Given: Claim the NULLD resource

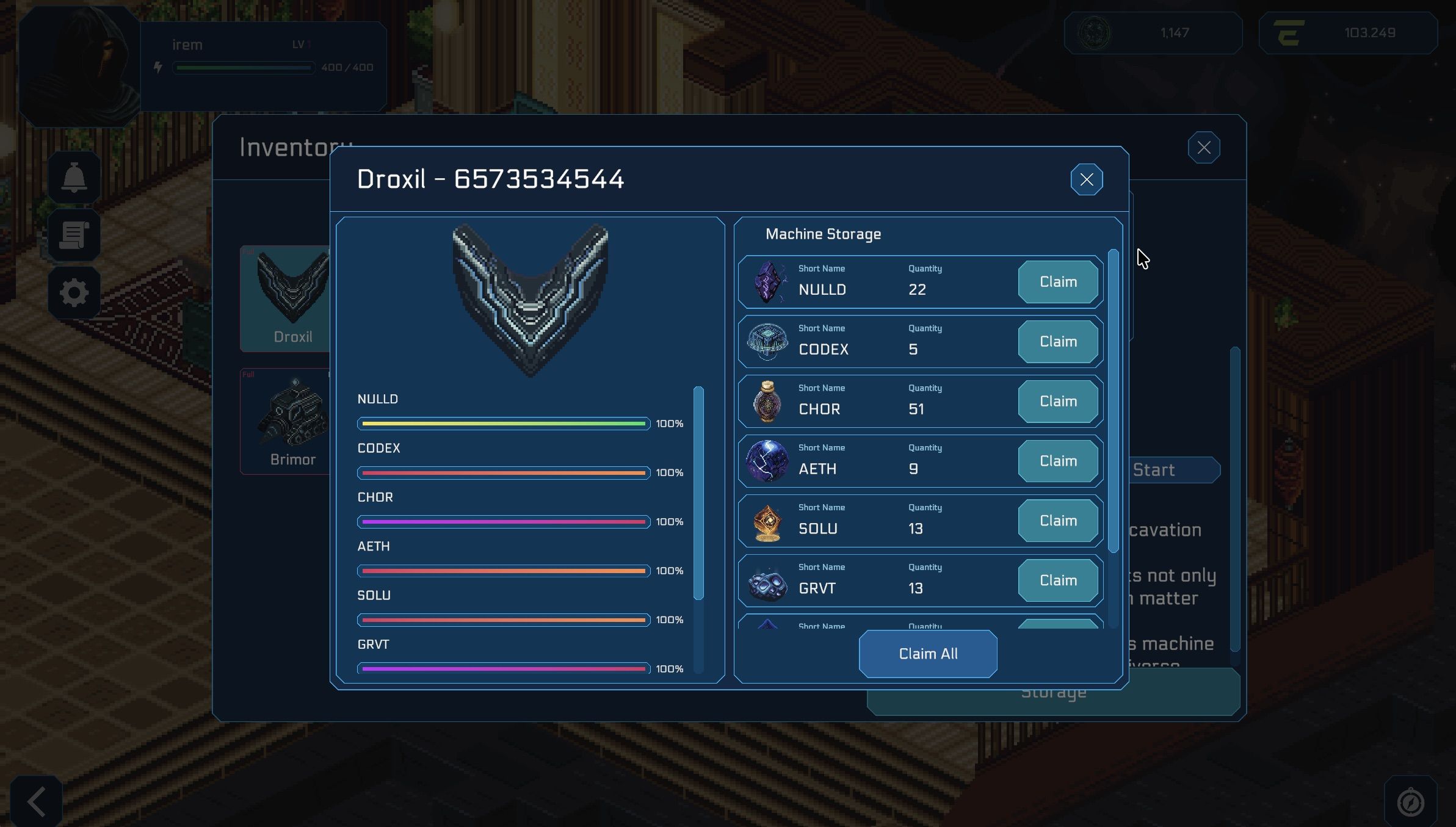Looking at the screenshot, I should point(1057,282).
